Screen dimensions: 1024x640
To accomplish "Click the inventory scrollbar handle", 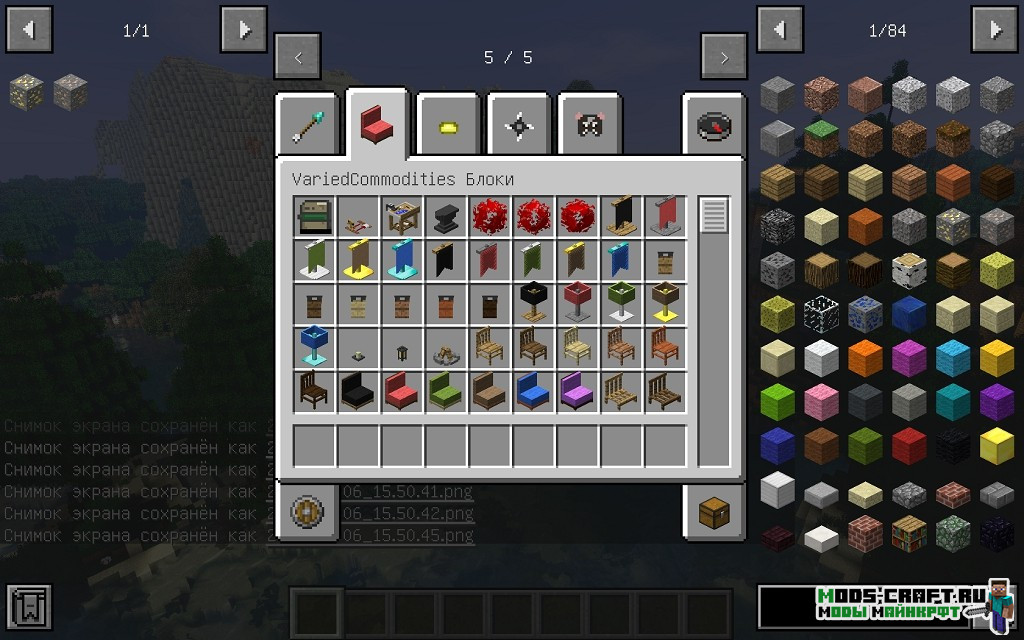I will pyautogui.click(x=714, y=217).
